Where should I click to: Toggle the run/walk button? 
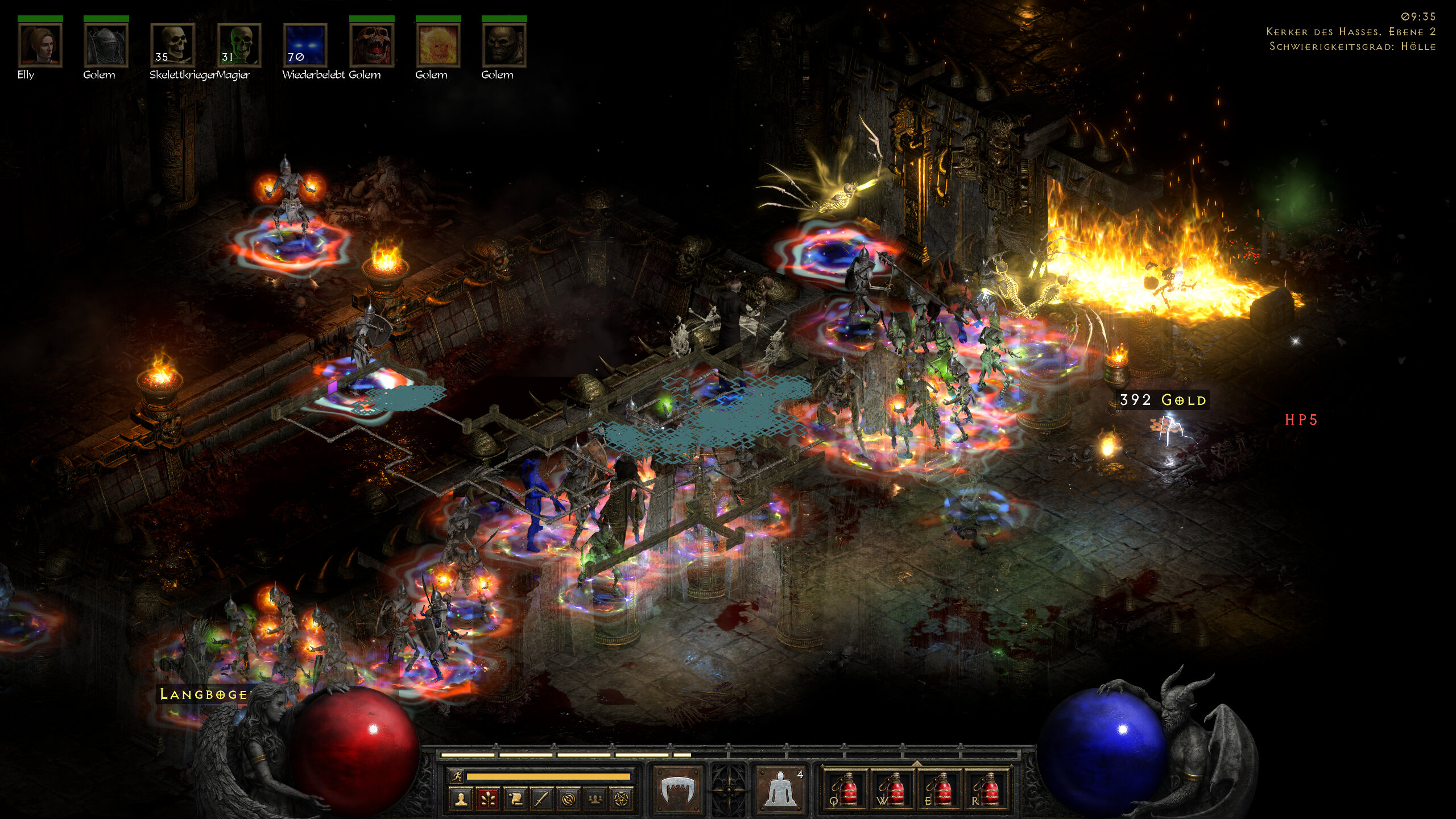click(x=457, y=776)
